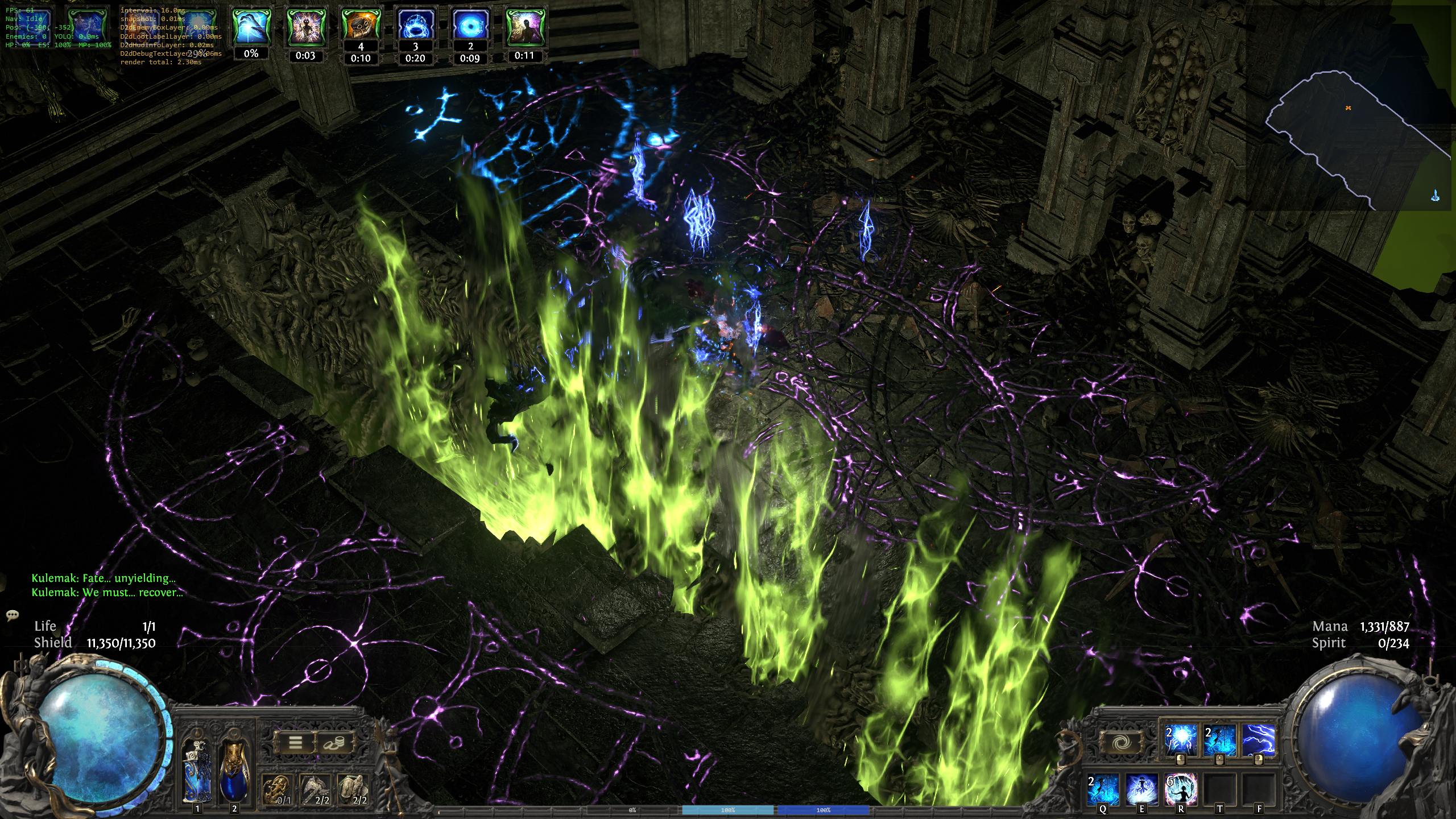Select the stone tablet charm with green border

[x=353, y=789]
